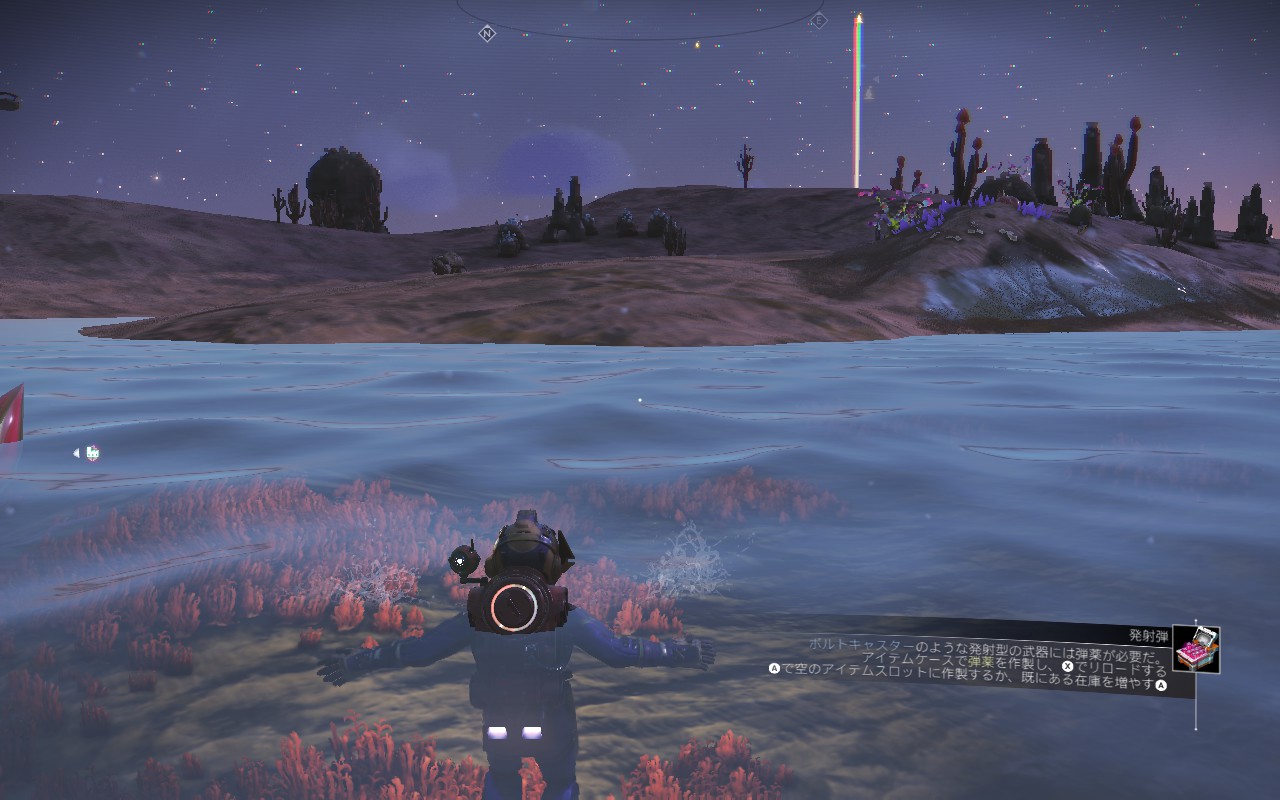Click the off-screen building waypoint marker
Viewport: 1280px width, 800px height.
tap(92, 453)
